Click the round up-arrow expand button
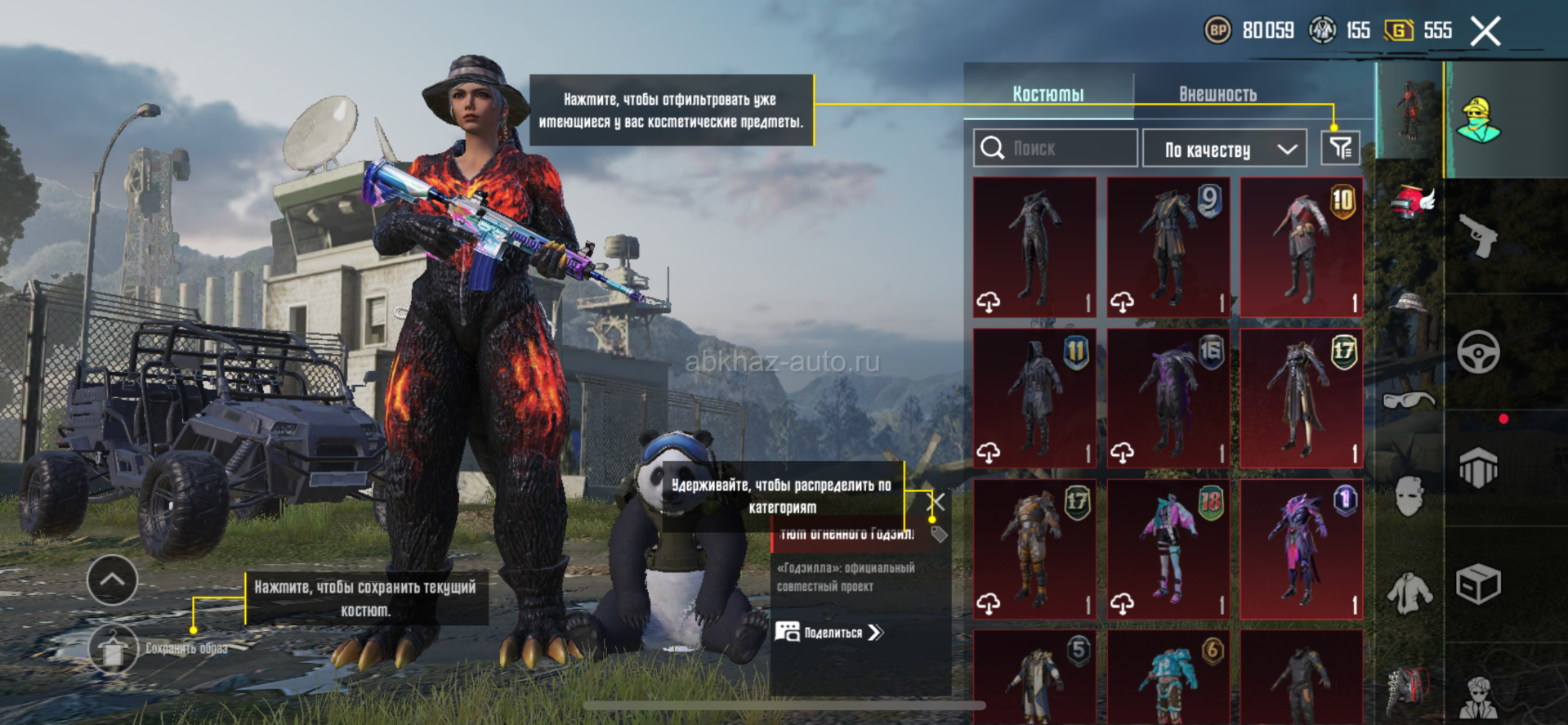The width and height of the screenshot is (1568, 725). click(112, 580)
